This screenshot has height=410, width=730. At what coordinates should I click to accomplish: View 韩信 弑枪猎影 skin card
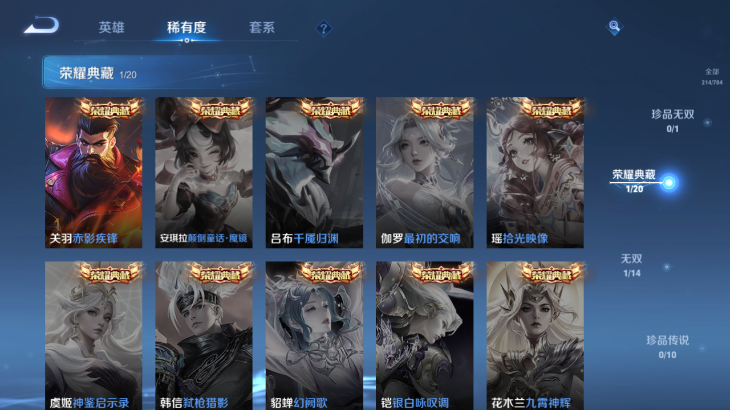(x=204, y=335)
